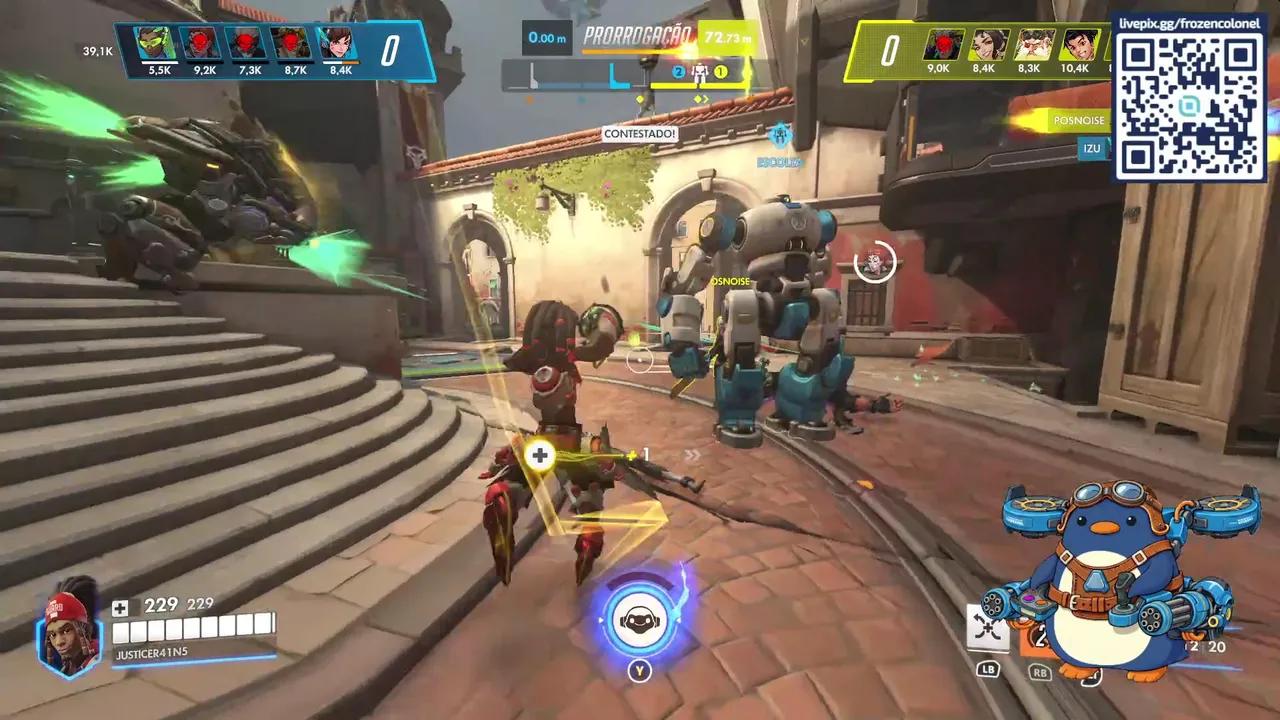The height and width of the screenshot is (720, 1280).
Task: Click the eliminated yellow-team hero portrait
Action: coord(942,46)
